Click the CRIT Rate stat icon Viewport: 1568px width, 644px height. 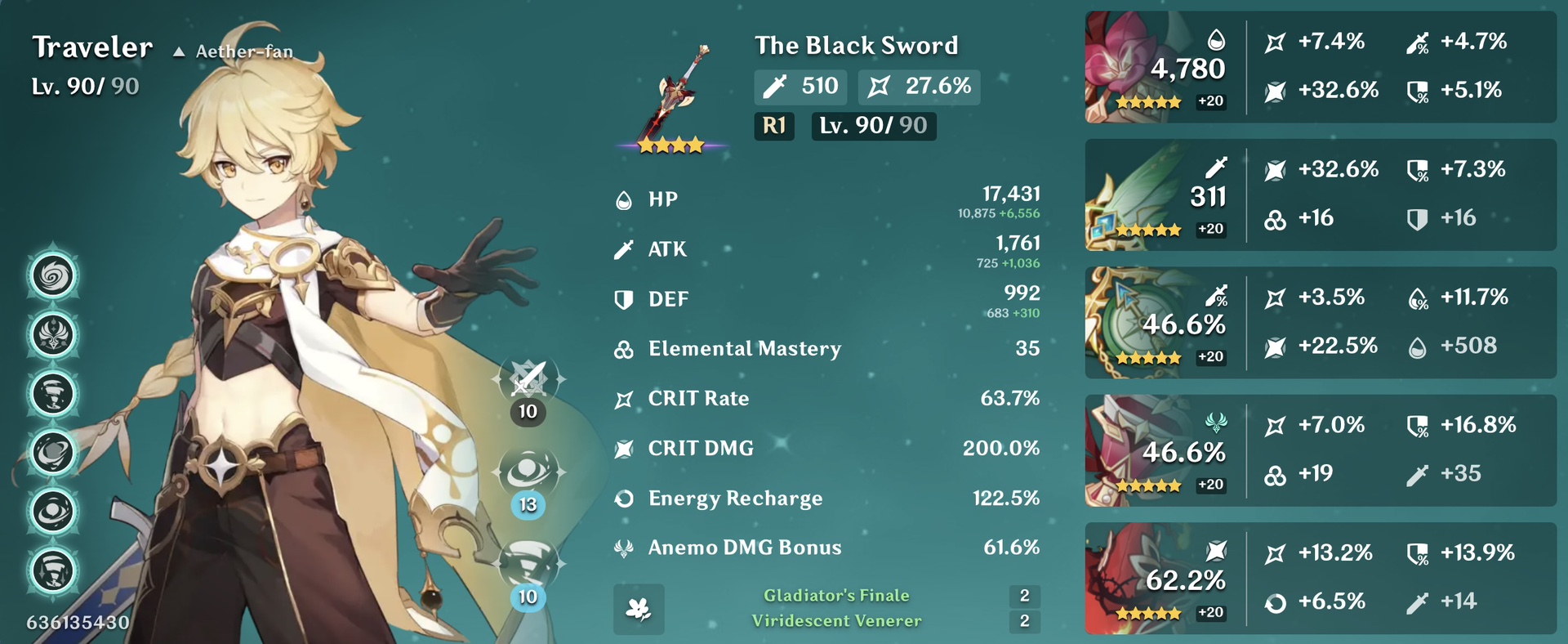[x=623, y=399]
